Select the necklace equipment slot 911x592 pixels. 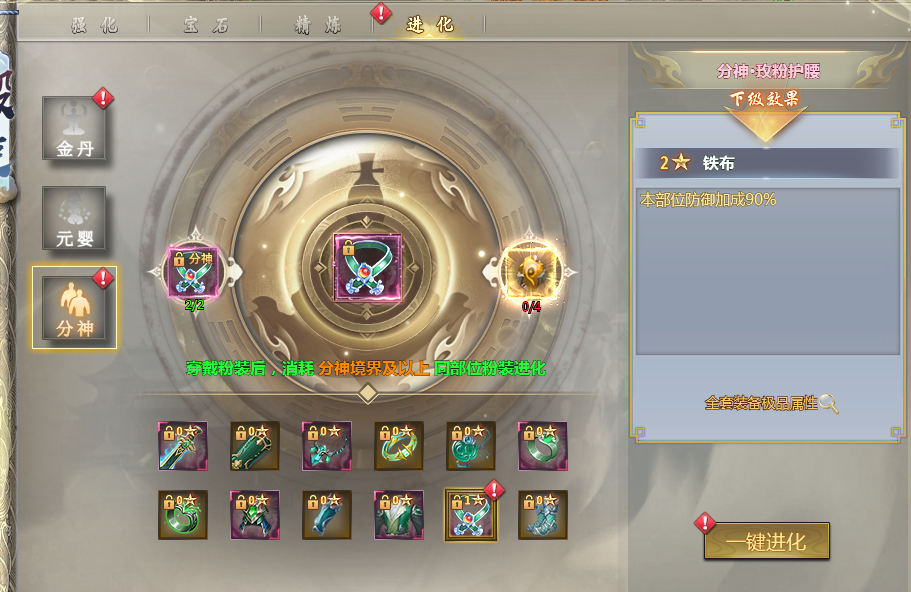[x=327, y=446]
